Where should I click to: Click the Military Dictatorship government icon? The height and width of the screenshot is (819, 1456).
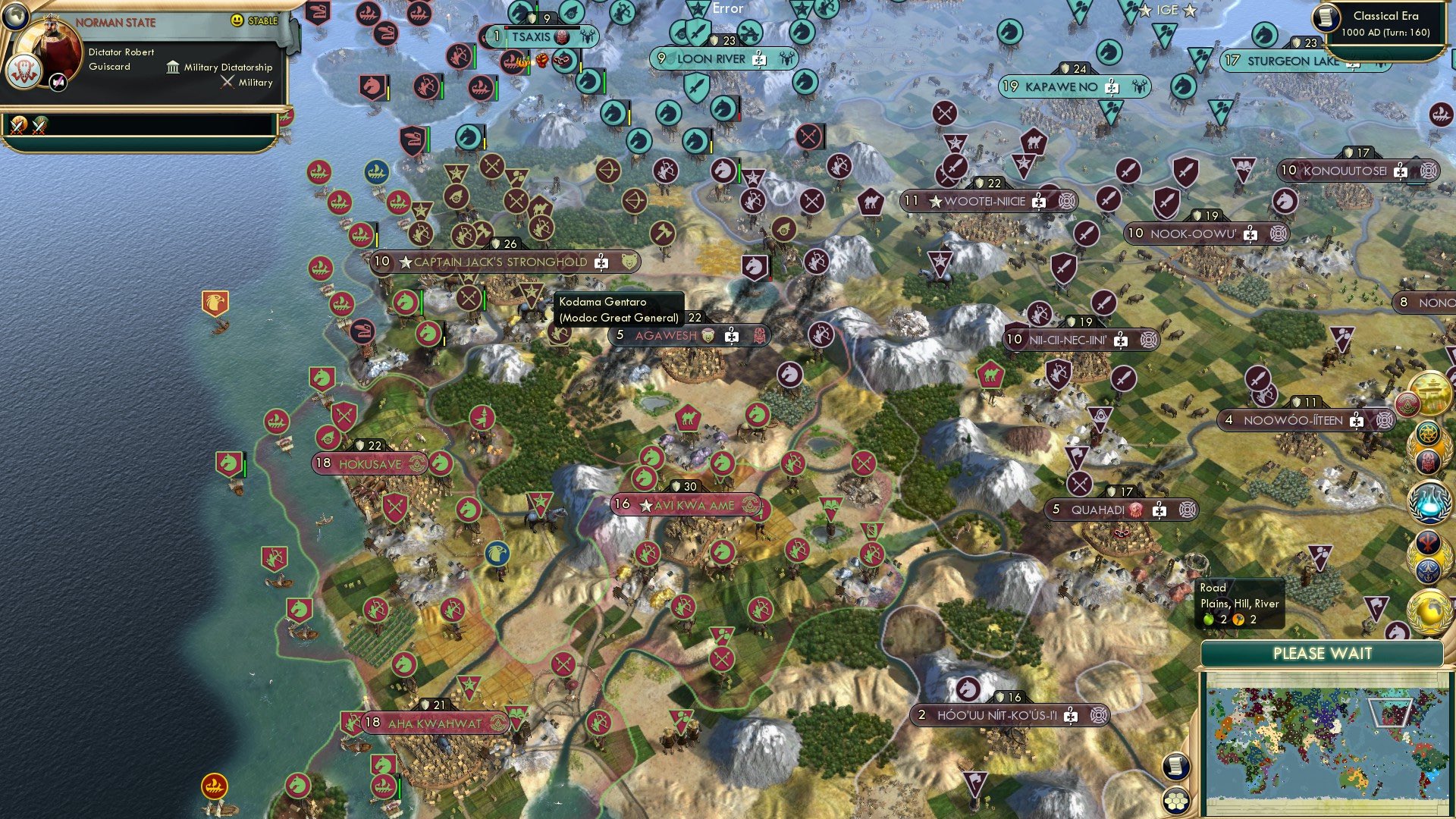point(173,67)
